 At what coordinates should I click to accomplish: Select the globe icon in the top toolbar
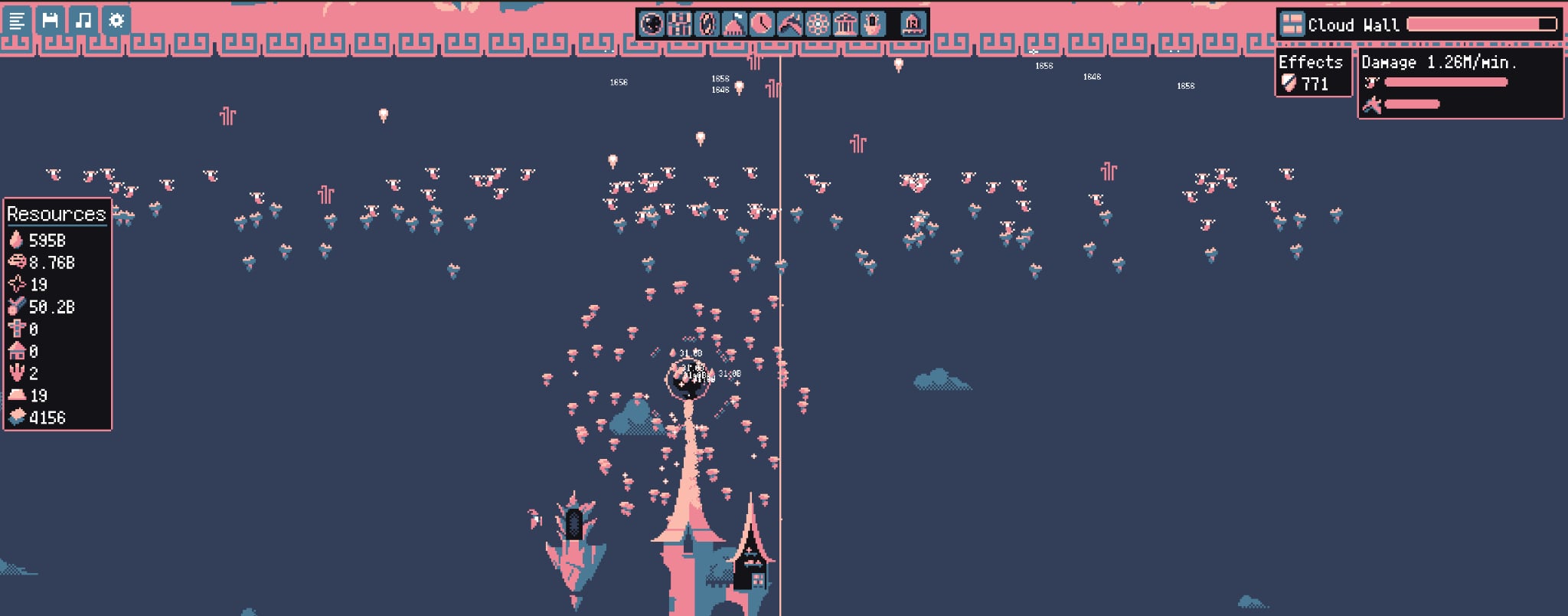(651, 24)
